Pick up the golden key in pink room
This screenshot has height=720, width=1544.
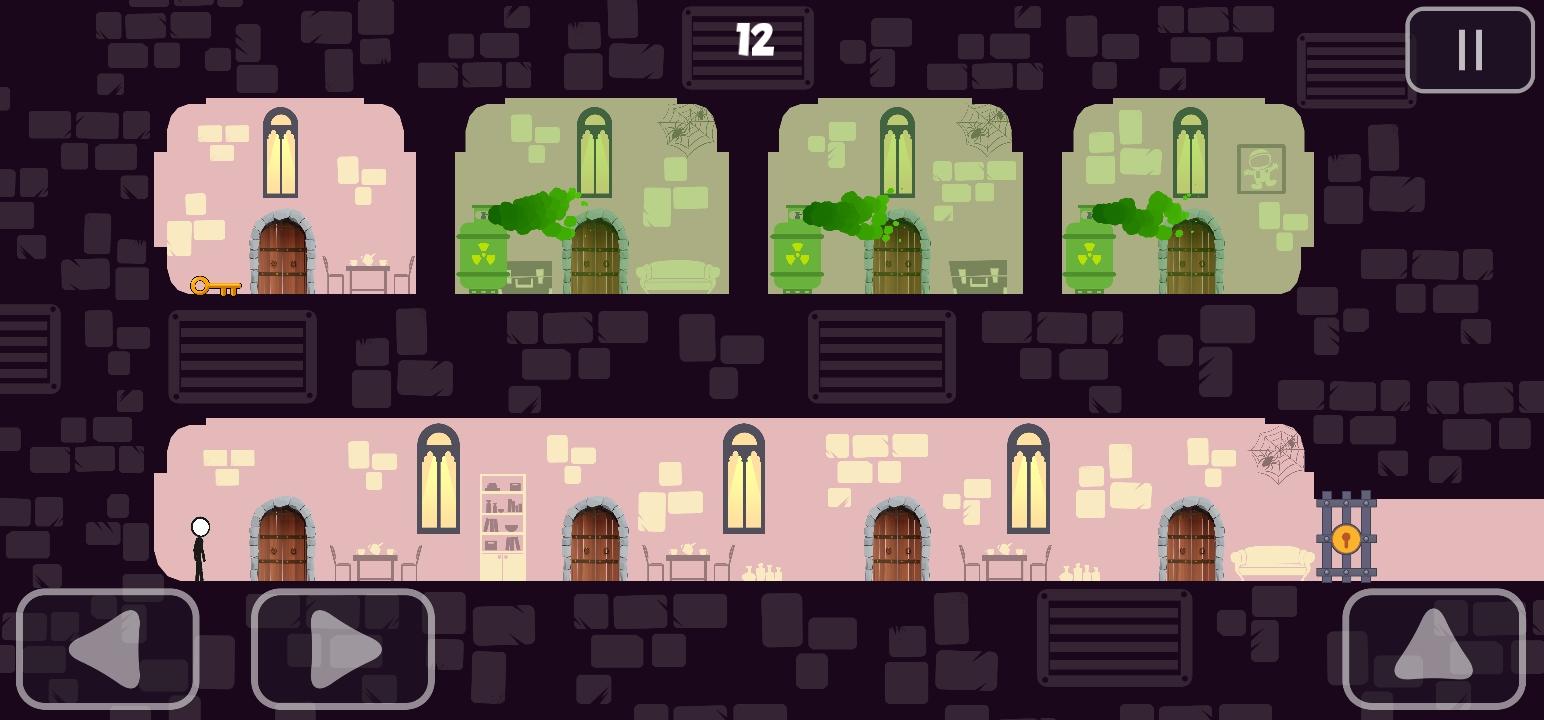215,288
